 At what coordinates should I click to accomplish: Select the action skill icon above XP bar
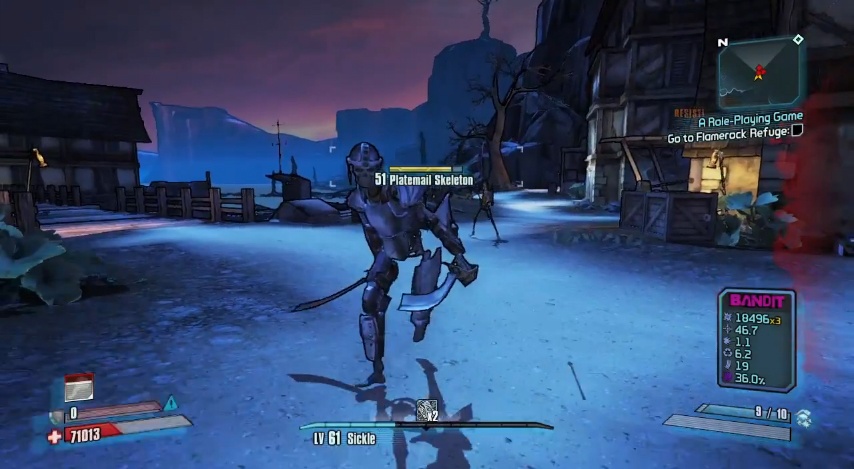[x=427, y=409]
